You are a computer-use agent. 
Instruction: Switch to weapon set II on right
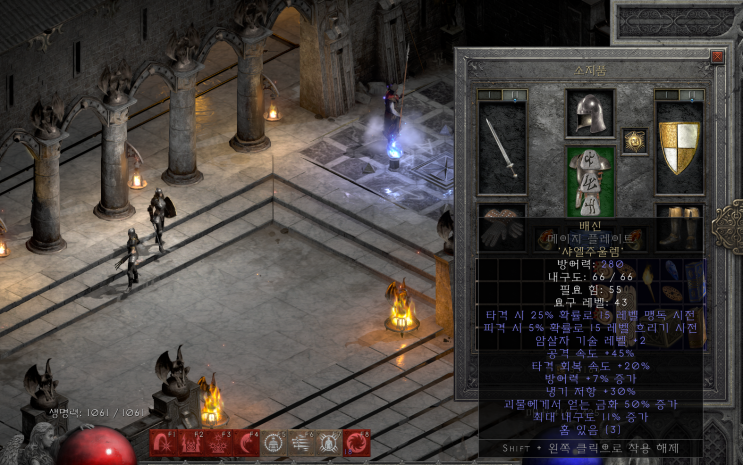[x=692, y=96]
